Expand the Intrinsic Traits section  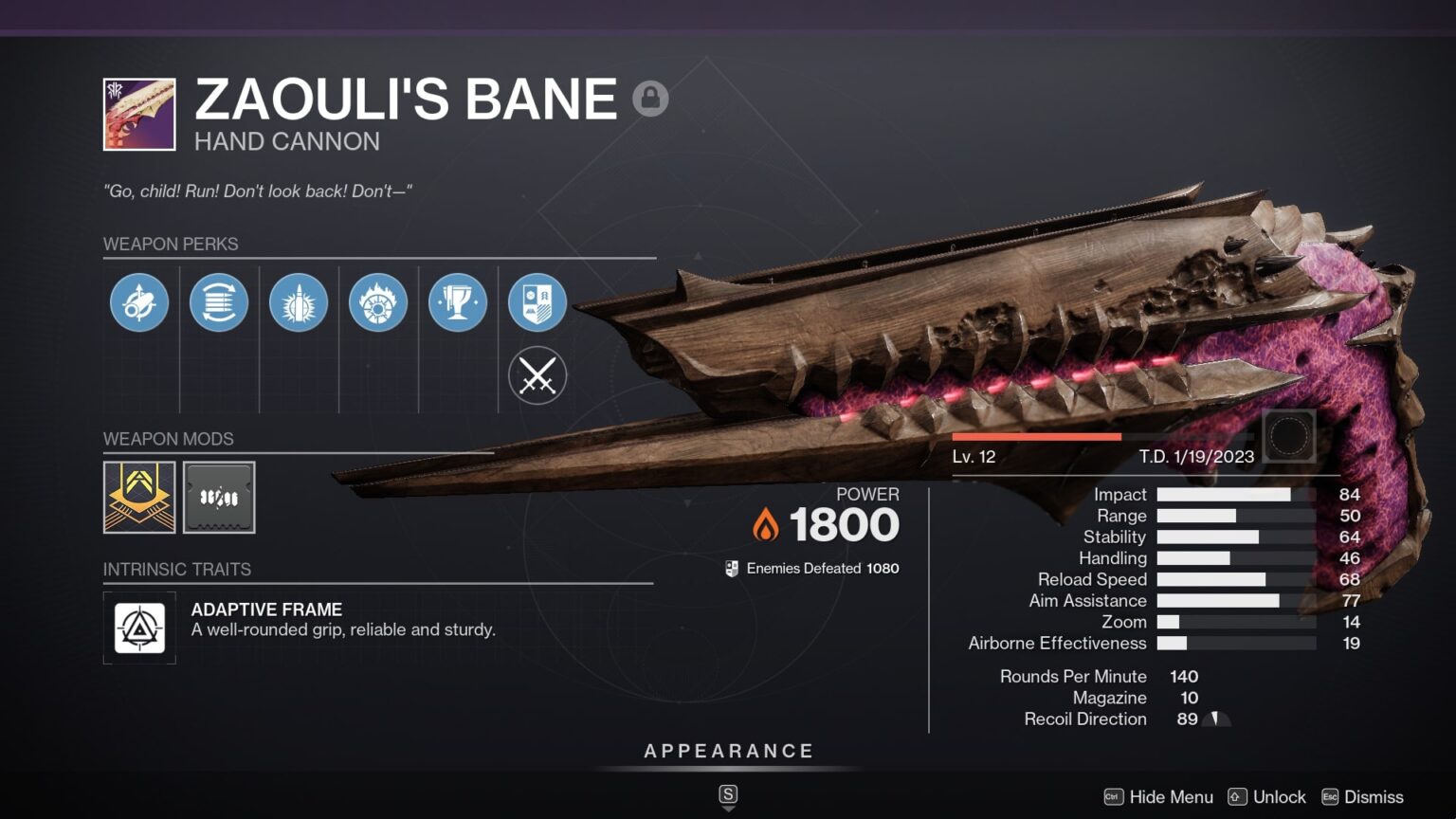click(x=176, y=569)
